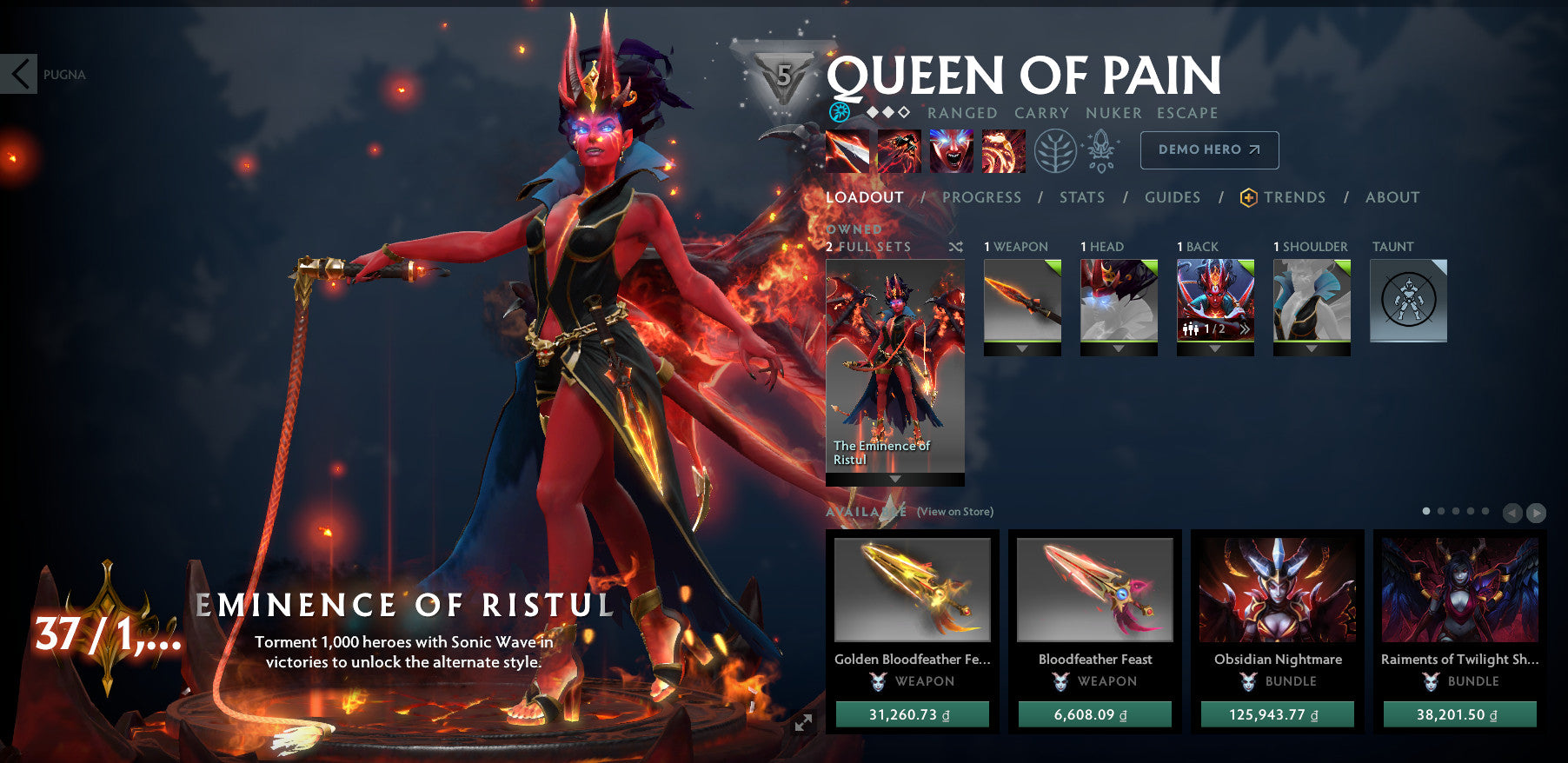Open the head item slot
Screen dimensions: 1568x763
pyautogui.click(x=1119, y=301)
